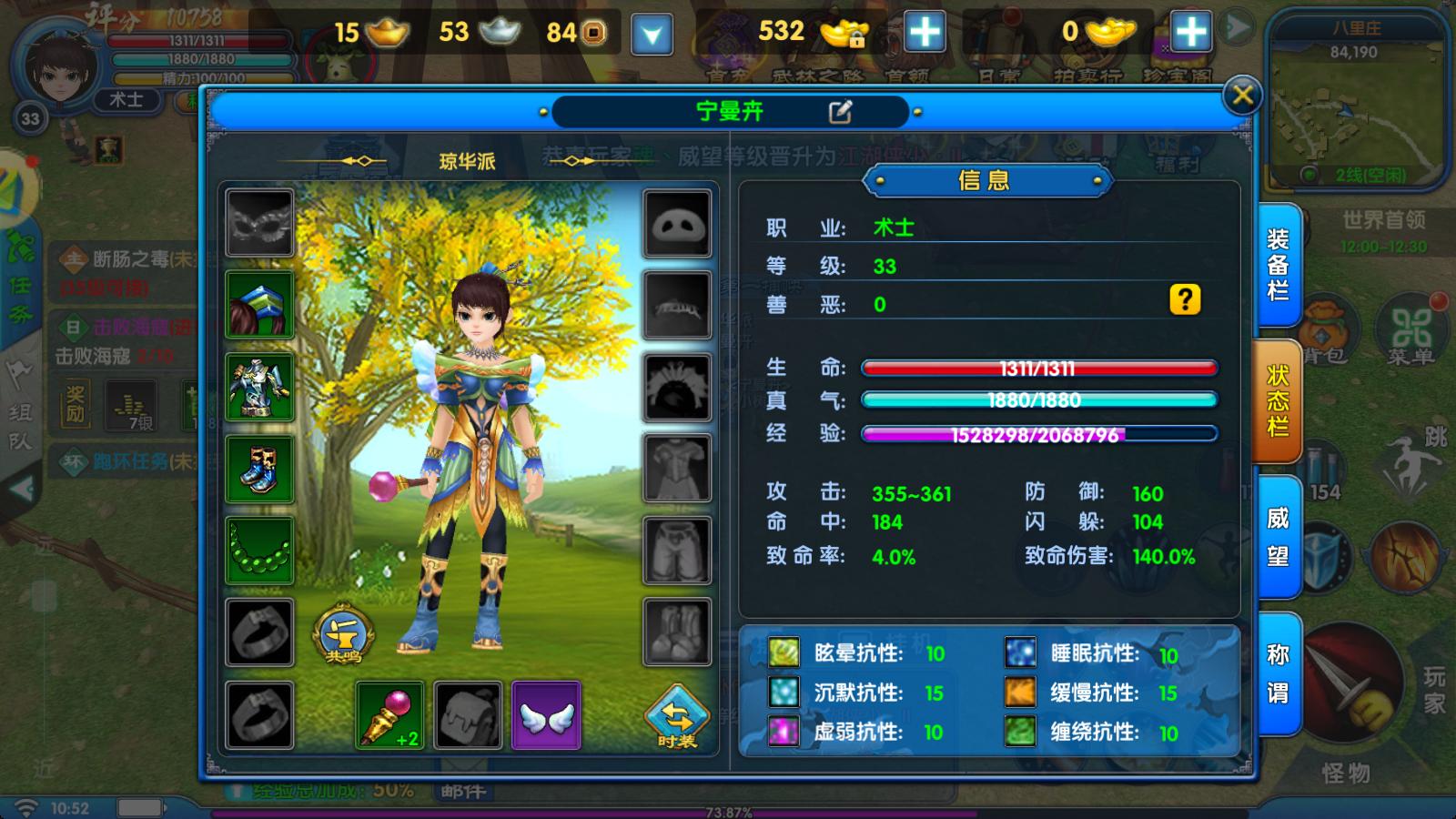Open the blue currency dropdown arrow at top
This screenshot has width=1456, height=819.
[x=652, y=35]
